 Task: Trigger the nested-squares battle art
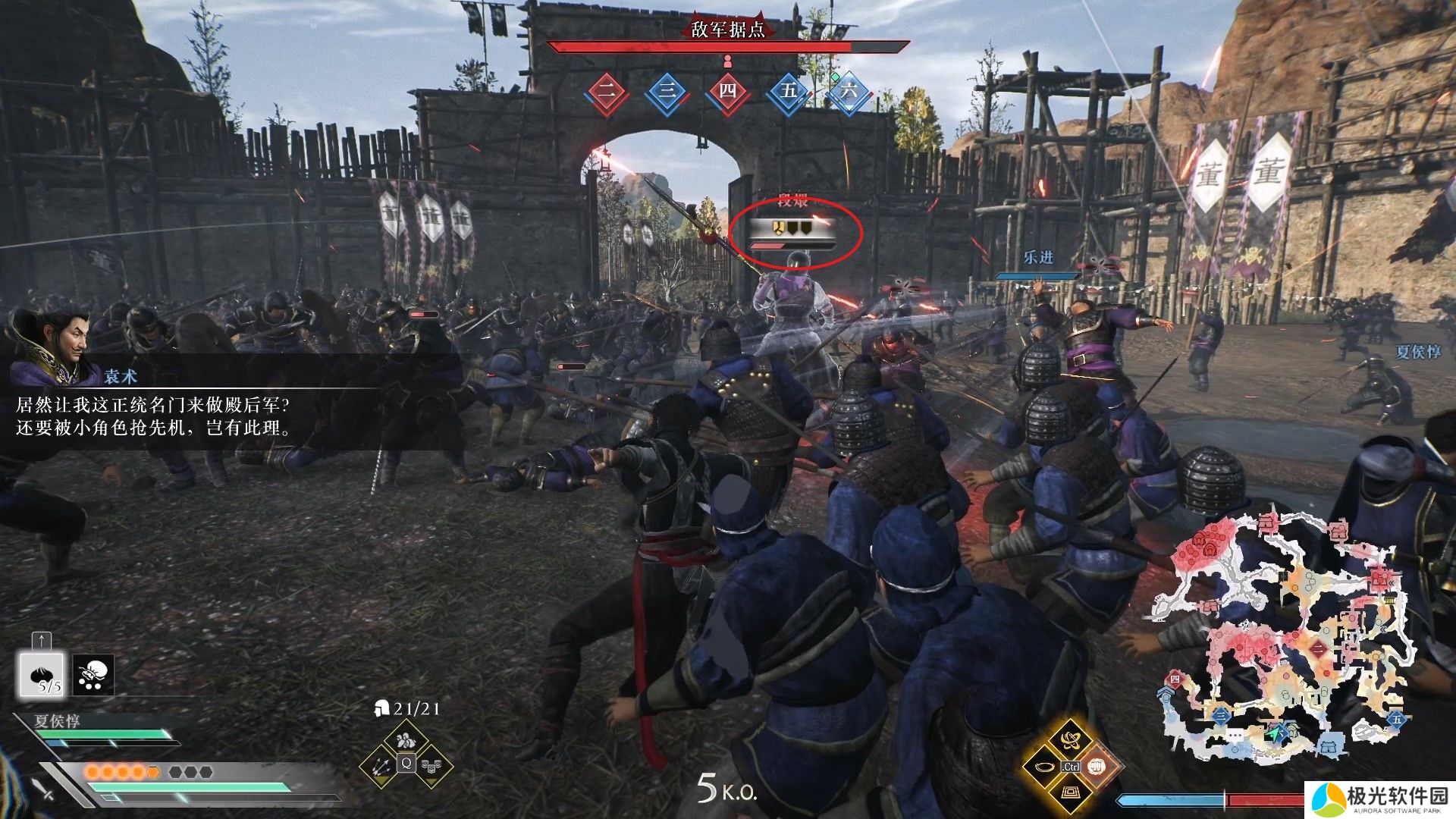click(1070, 793)
